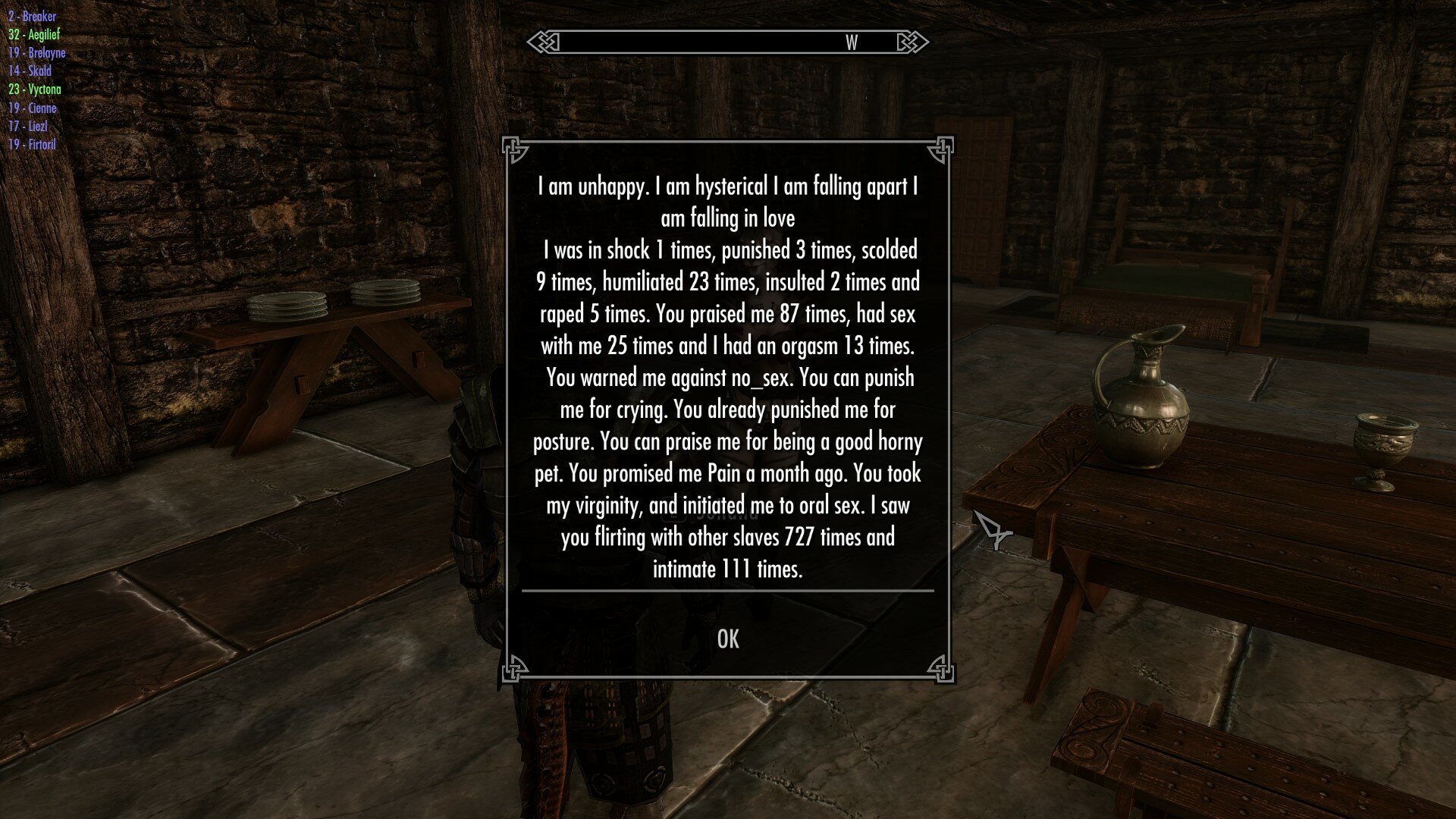The width and height of the screenshot is (1456, 819).
Task: Expand details for 14 - Skald
Action: (x=32, y=71)
